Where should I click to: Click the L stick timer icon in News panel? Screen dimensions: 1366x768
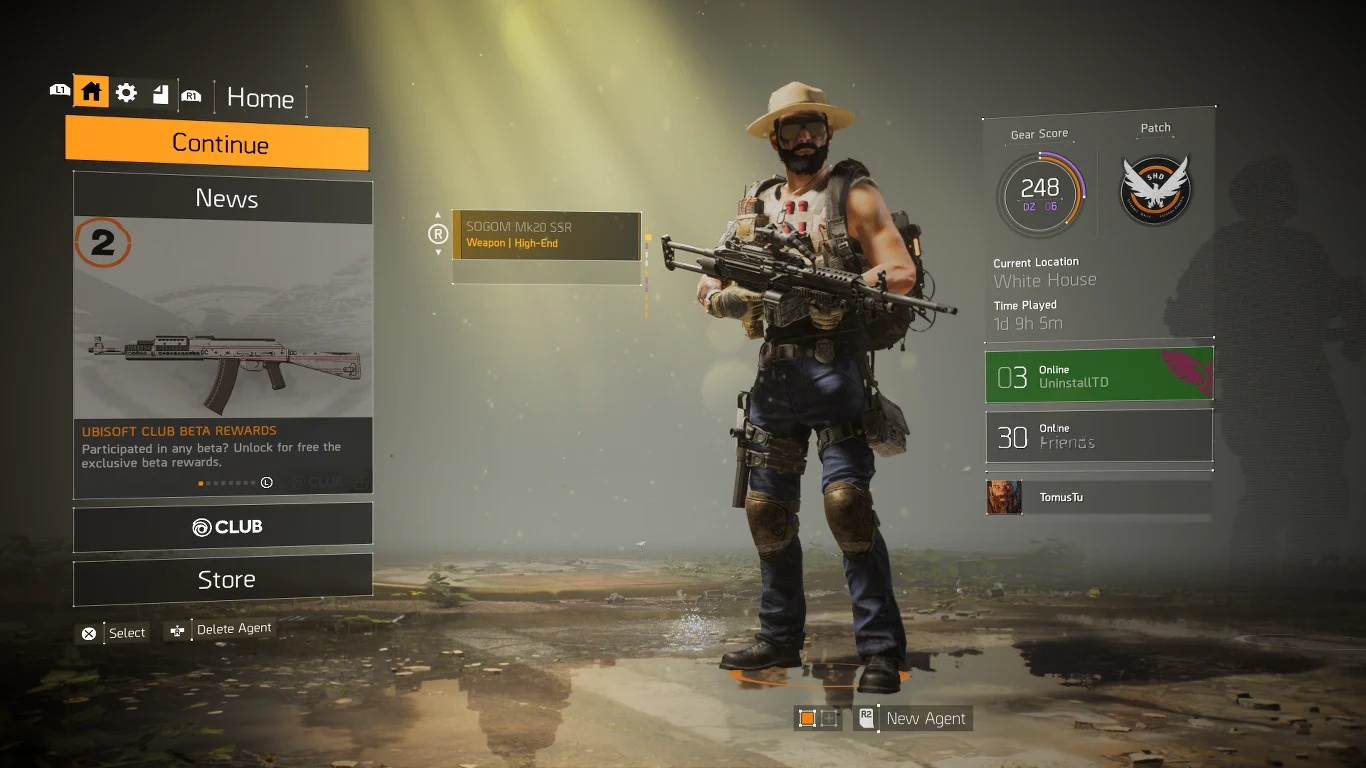[266, 482]
